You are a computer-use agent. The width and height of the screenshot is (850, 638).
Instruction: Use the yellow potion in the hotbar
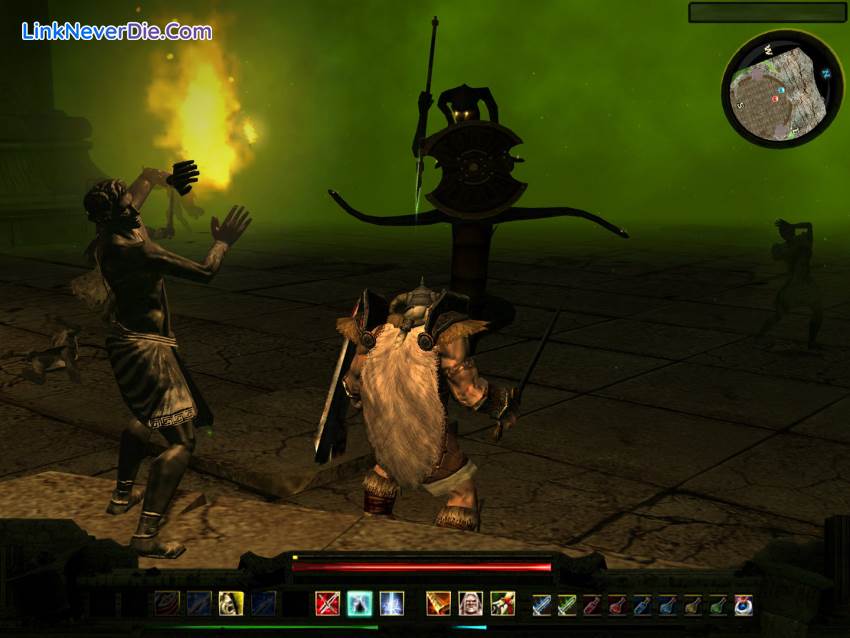(692, 604)
